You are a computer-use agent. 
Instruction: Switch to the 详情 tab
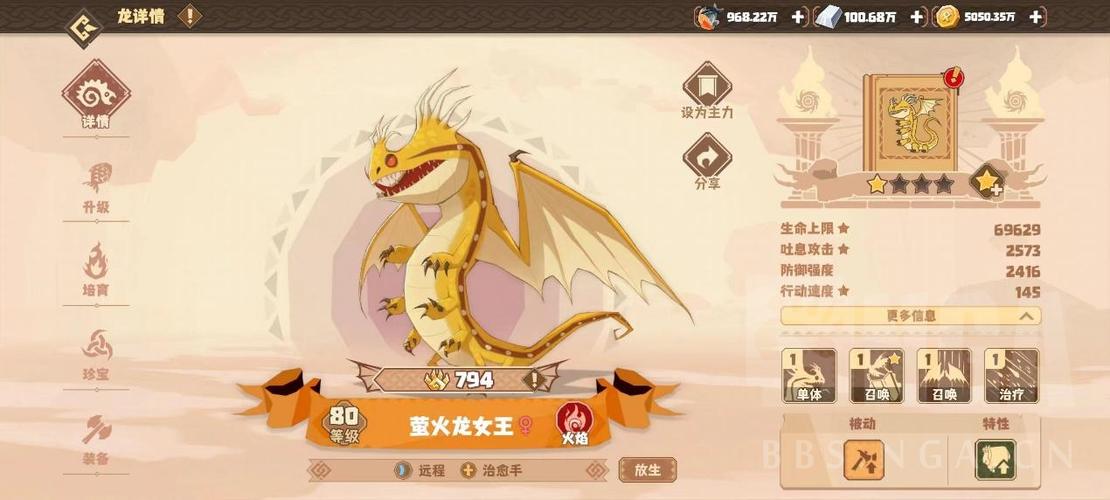point(96,100)
